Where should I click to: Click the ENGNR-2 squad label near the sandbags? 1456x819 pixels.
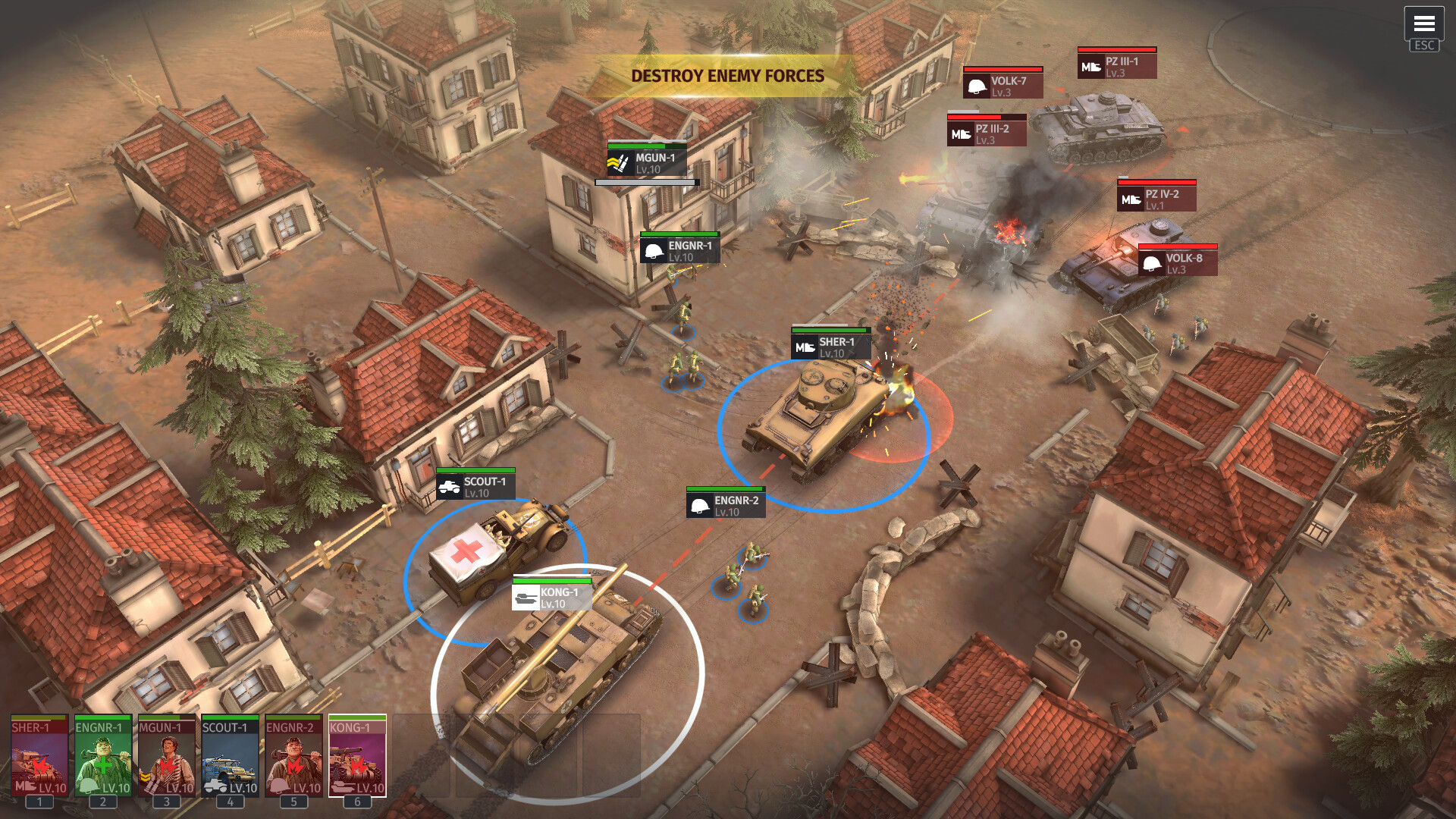point(724,504)
